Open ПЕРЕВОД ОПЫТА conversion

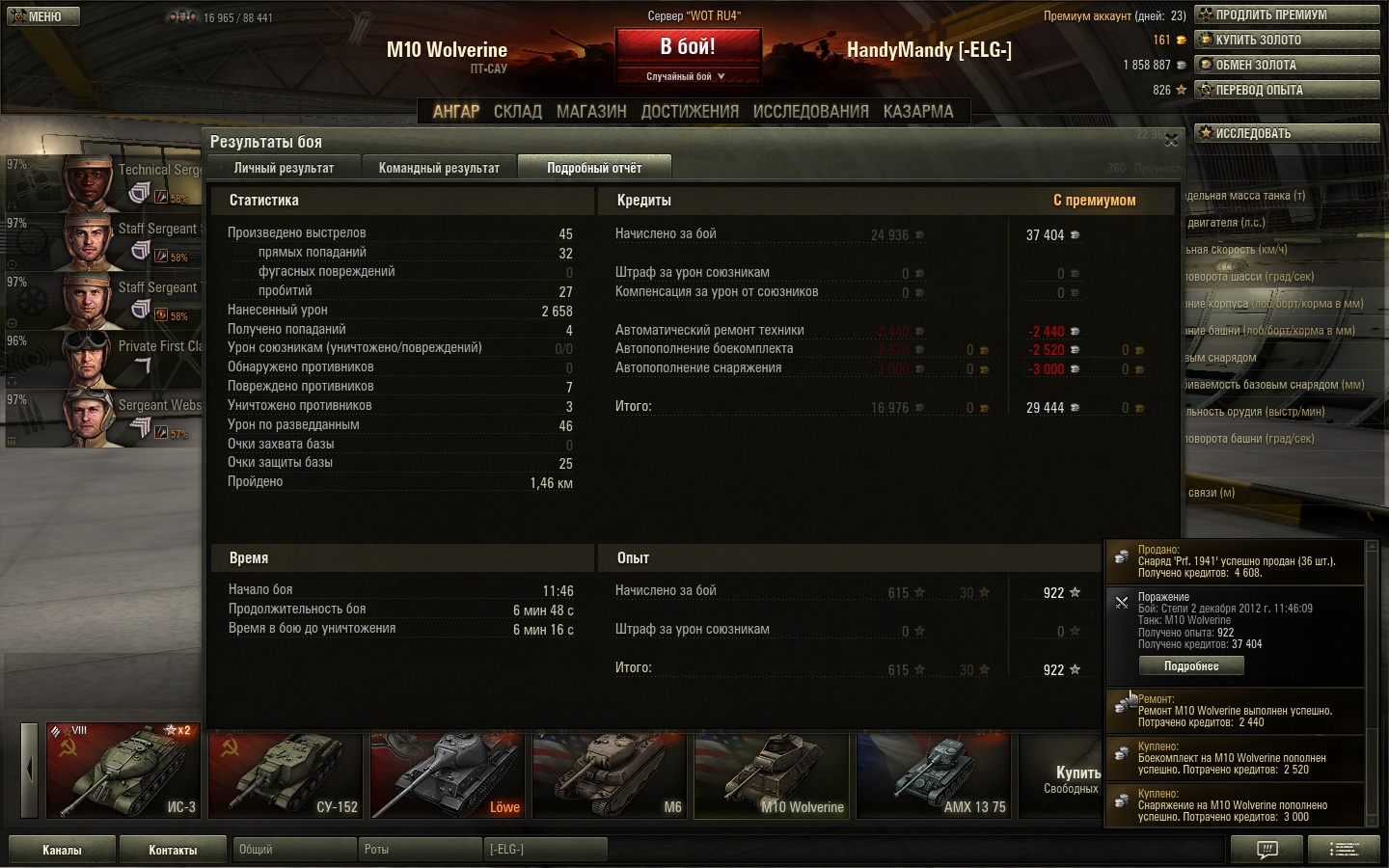tap(1287, 90)
